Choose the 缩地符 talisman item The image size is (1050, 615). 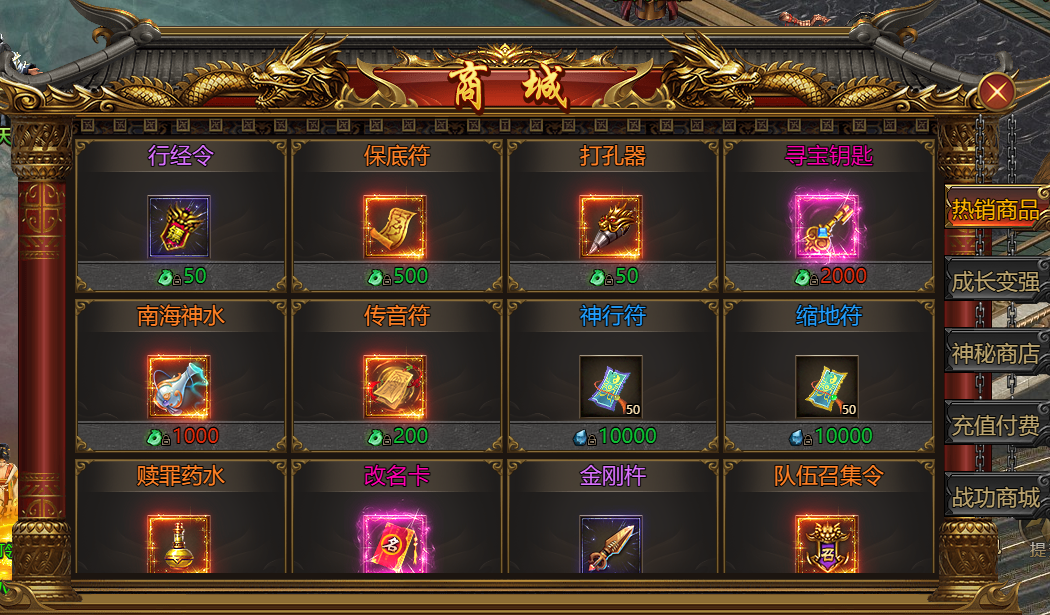[827, 387]
